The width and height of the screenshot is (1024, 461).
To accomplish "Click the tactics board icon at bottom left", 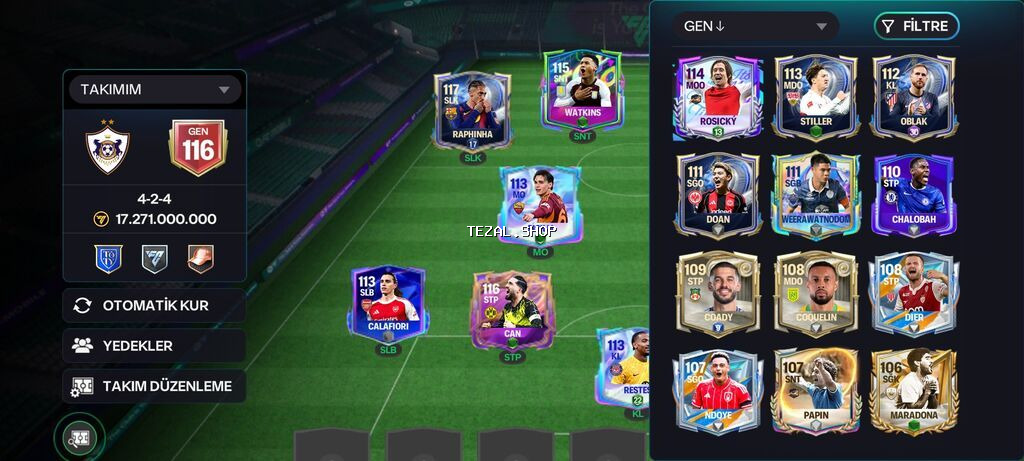I will (79, 437).
